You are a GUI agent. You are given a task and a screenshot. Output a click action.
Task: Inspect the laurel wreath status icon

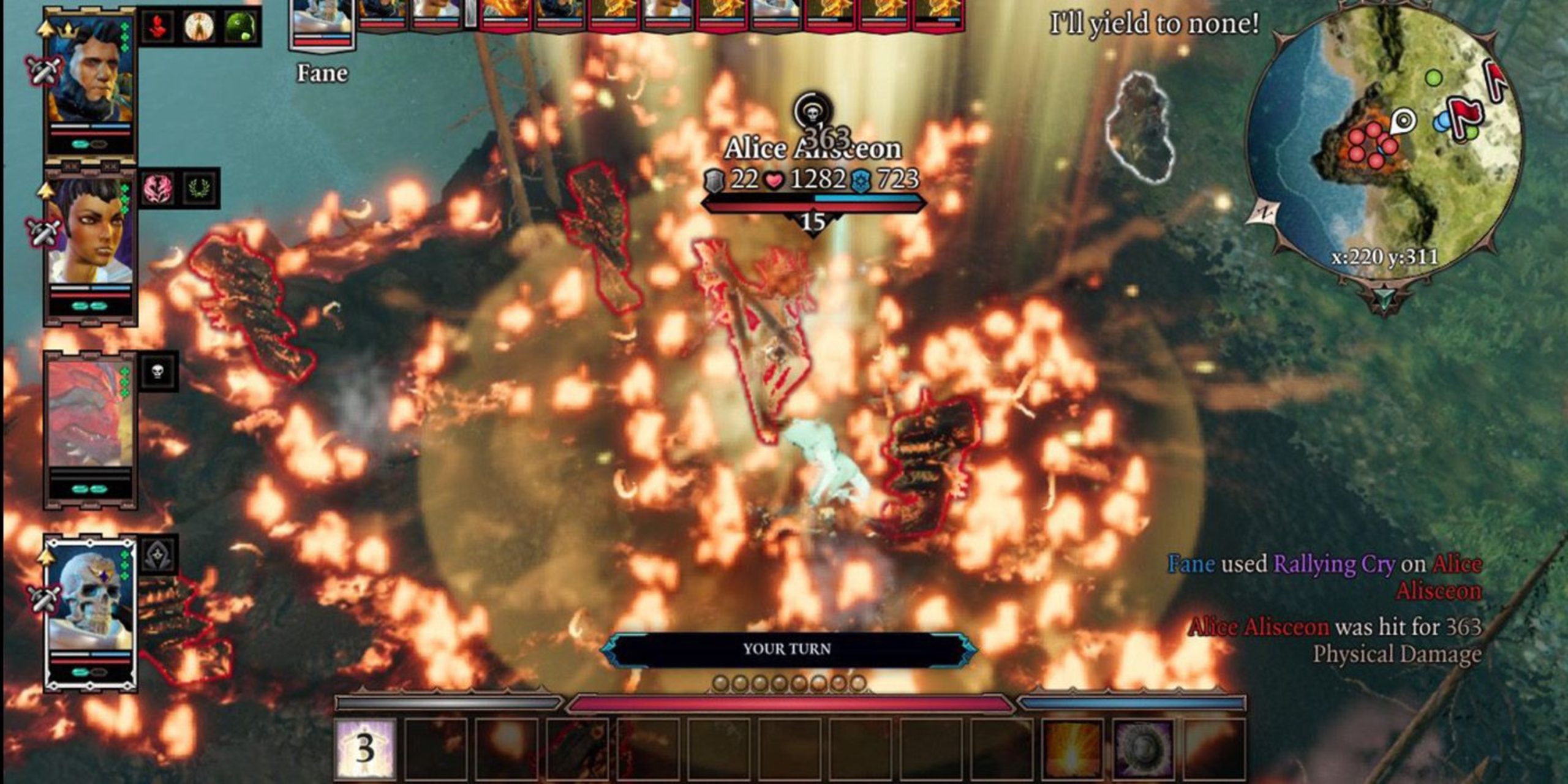click(200, 187)
